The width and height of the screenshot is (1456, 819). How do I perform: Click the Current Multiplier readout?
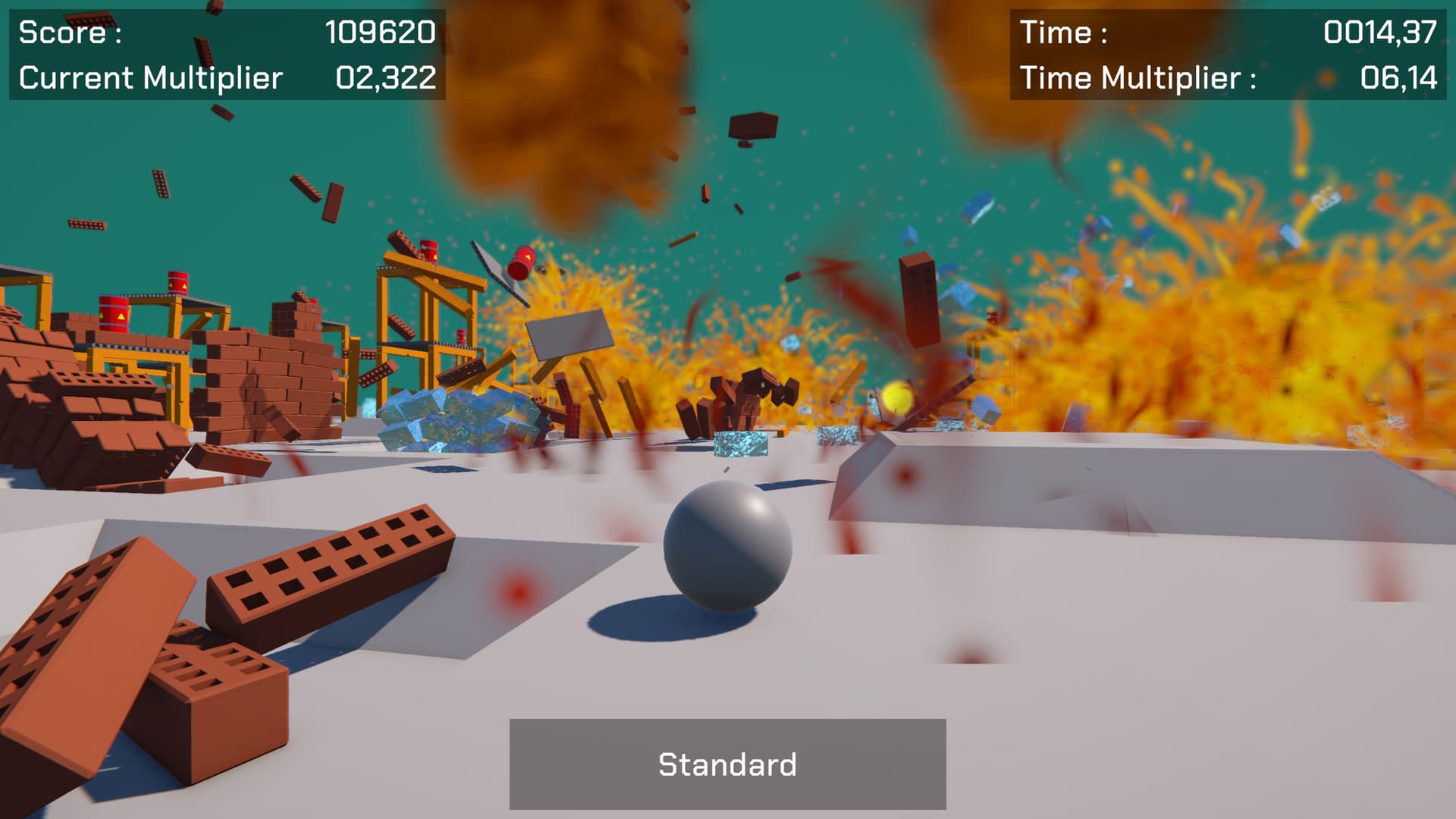tap(227, 76)
